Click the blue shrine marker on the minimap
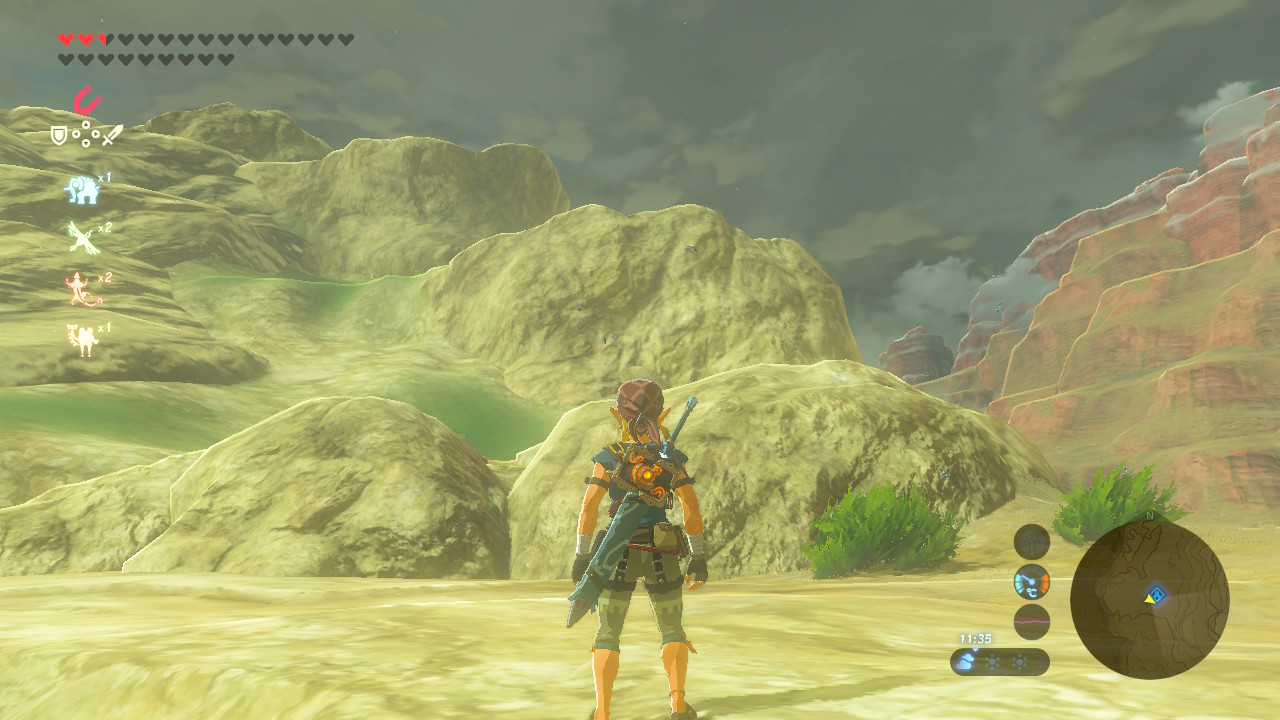 (1157, 596)
